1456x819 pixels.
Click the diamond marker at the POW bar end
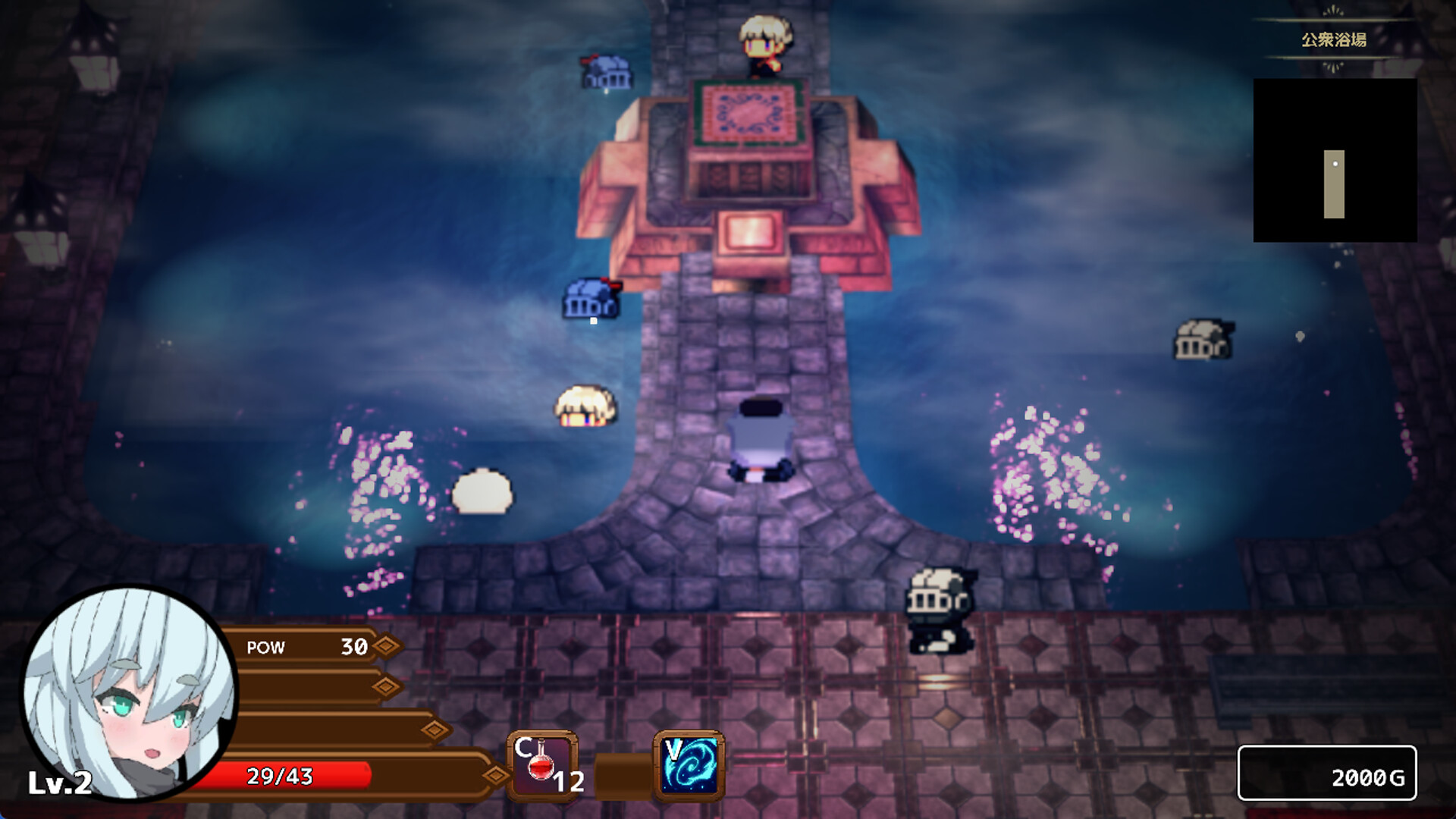pyautogui.click(x=387, y=648)
